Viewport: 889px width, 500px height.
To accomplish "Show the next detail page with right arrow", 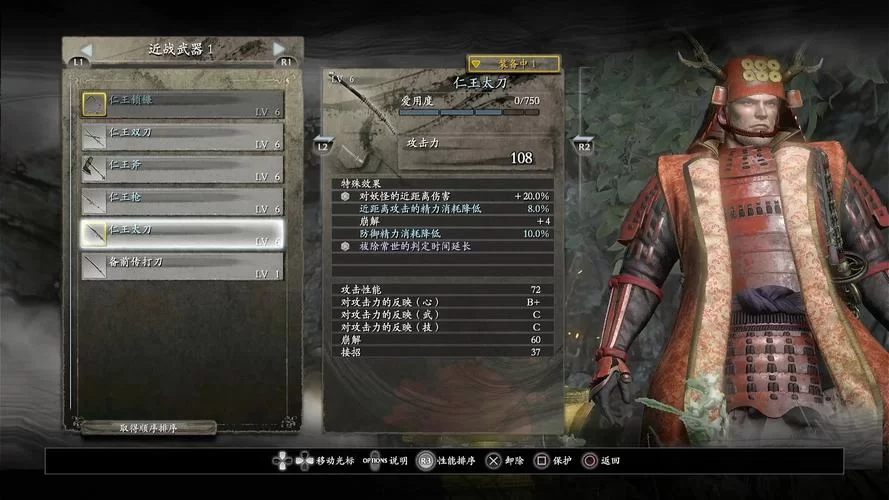I will [583, 143].
